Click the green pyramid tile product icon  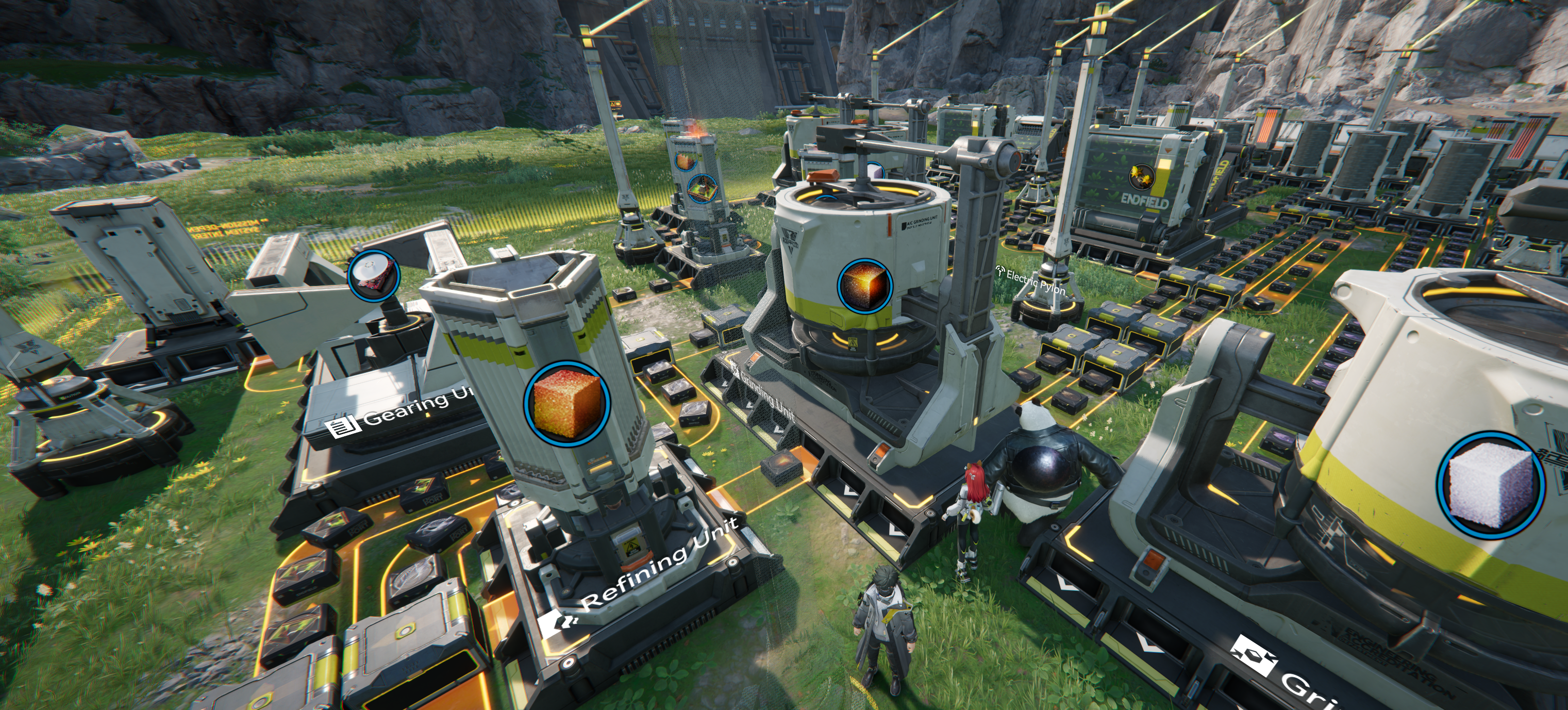pos(703,188)
